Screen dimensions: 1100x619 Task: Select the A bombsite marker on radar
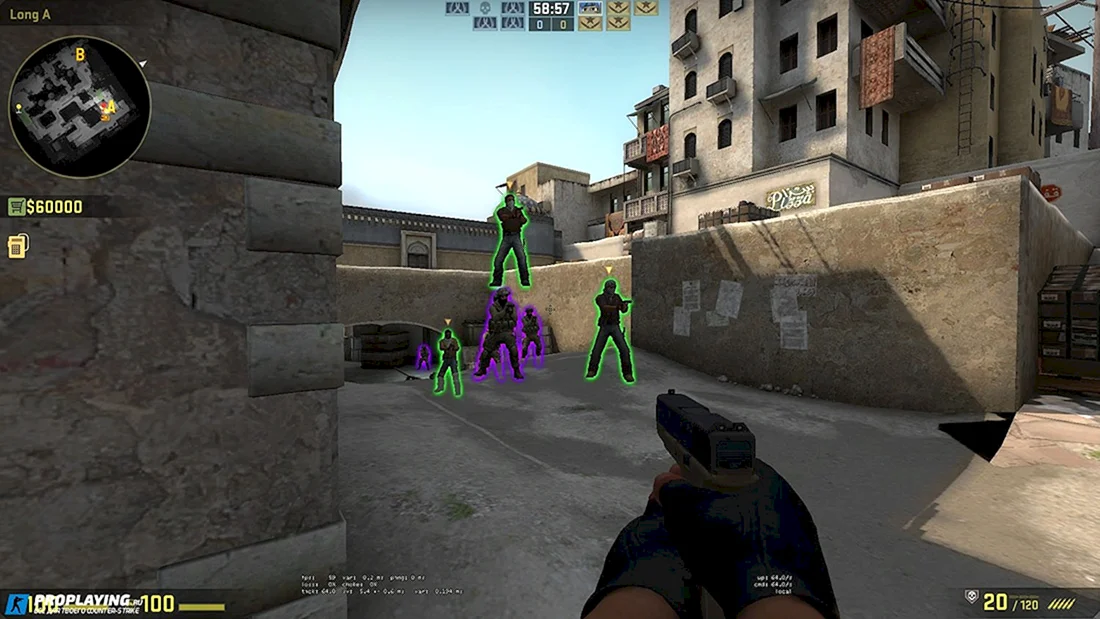pyautogui.click(x=111, y=107)
